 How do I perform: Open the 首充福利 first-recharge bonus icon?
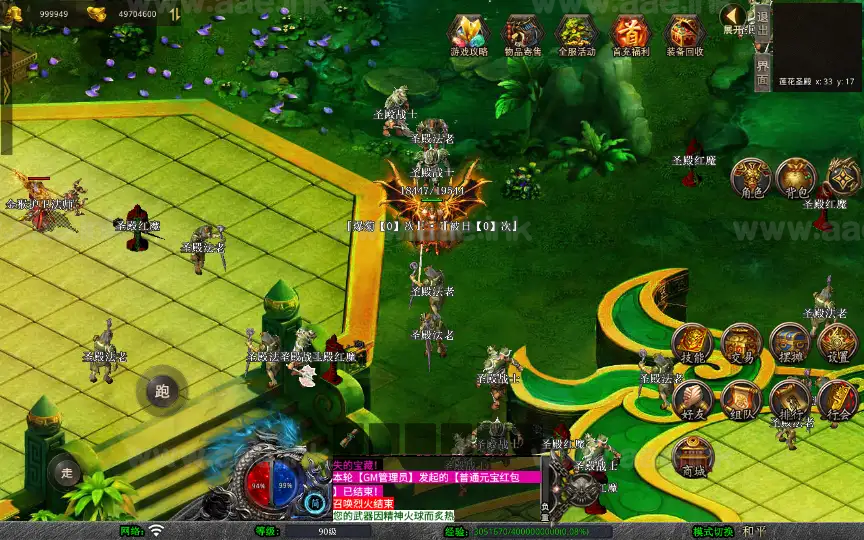tap(630, 35)
